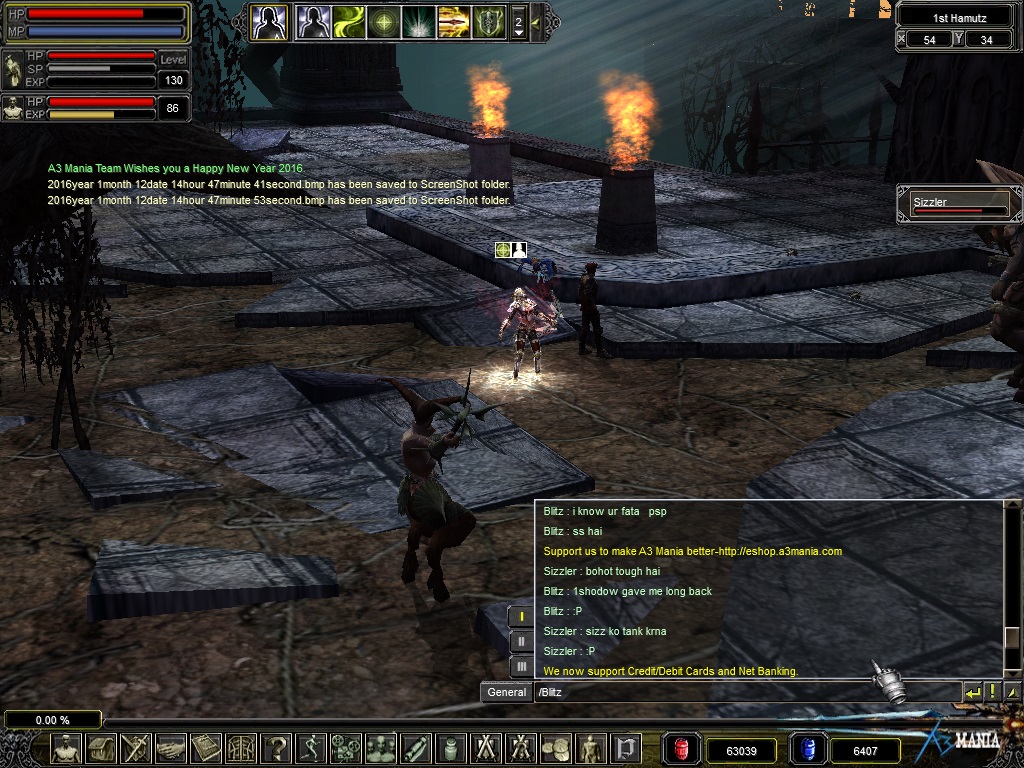Send the chat message with the enter arrow button
This screenshot has width=1024, height=768.
[x=972, y=691]
